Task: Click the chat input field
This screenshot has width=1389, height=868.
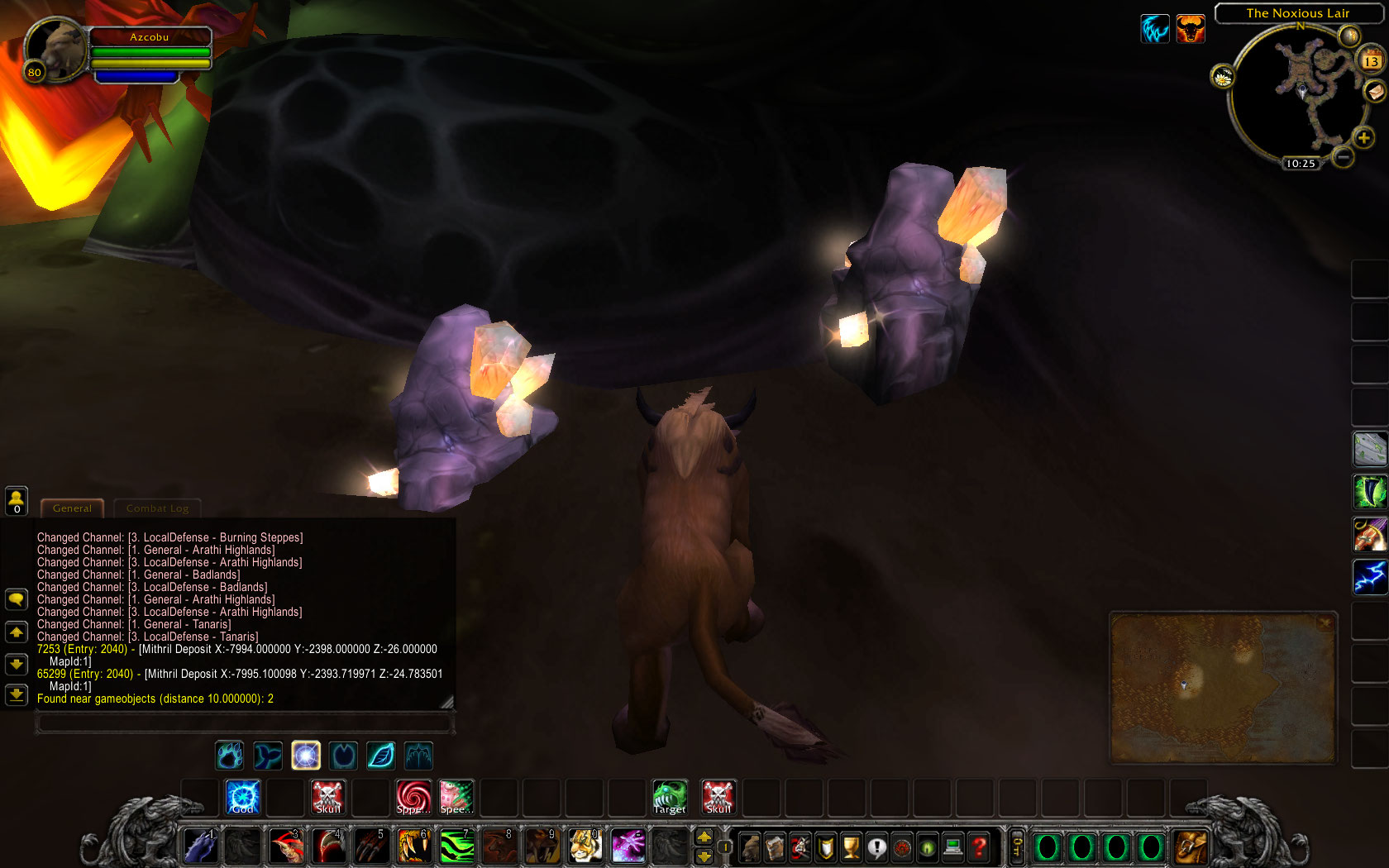Action: pyautogui.click(x=244, y=723)
